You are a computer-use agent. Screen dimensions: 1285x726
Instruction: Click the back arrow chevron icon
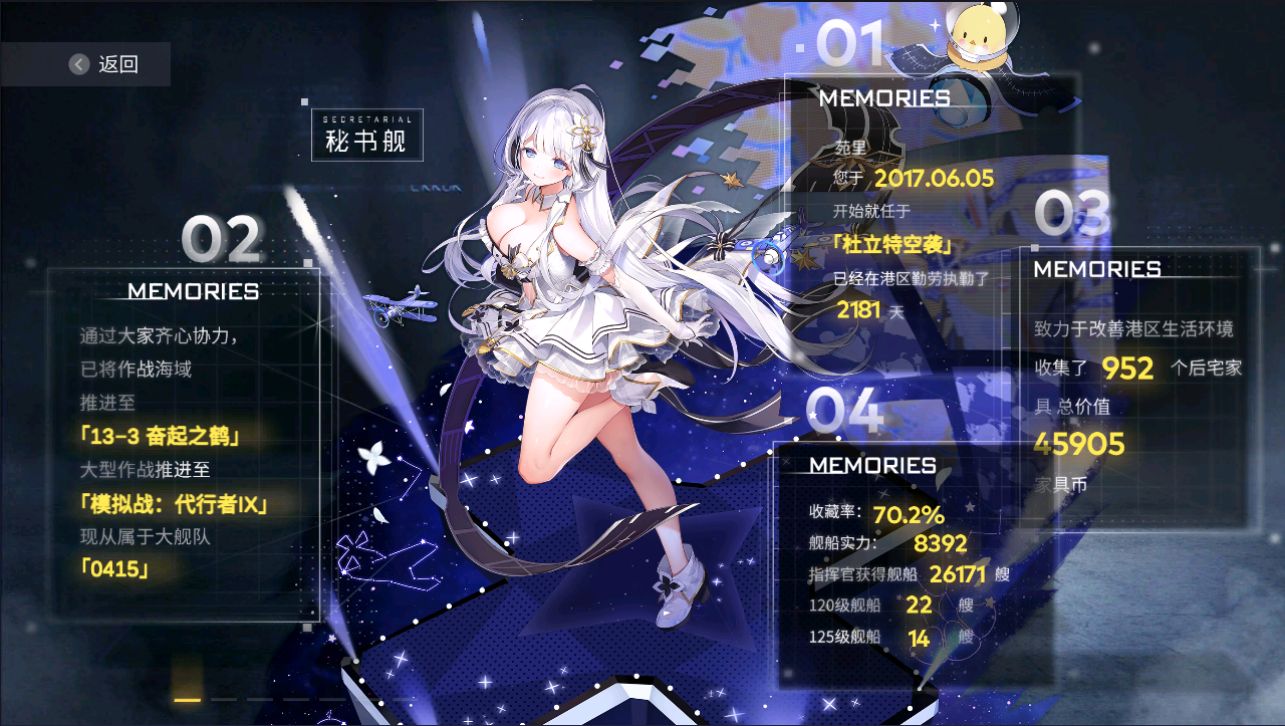click(x=78, y=62)
